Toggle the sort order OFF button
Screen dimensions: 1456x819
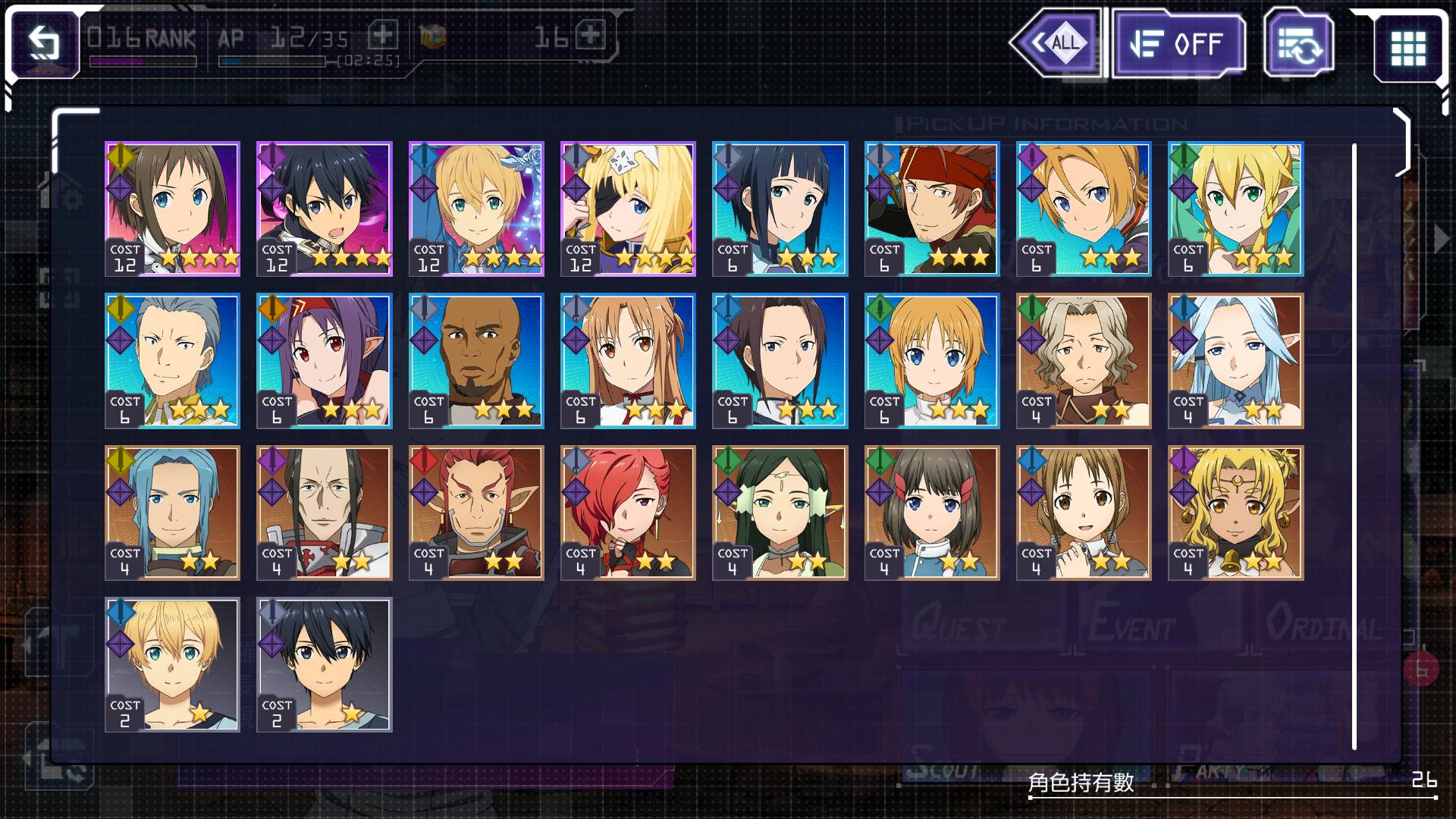(1177, 45)
